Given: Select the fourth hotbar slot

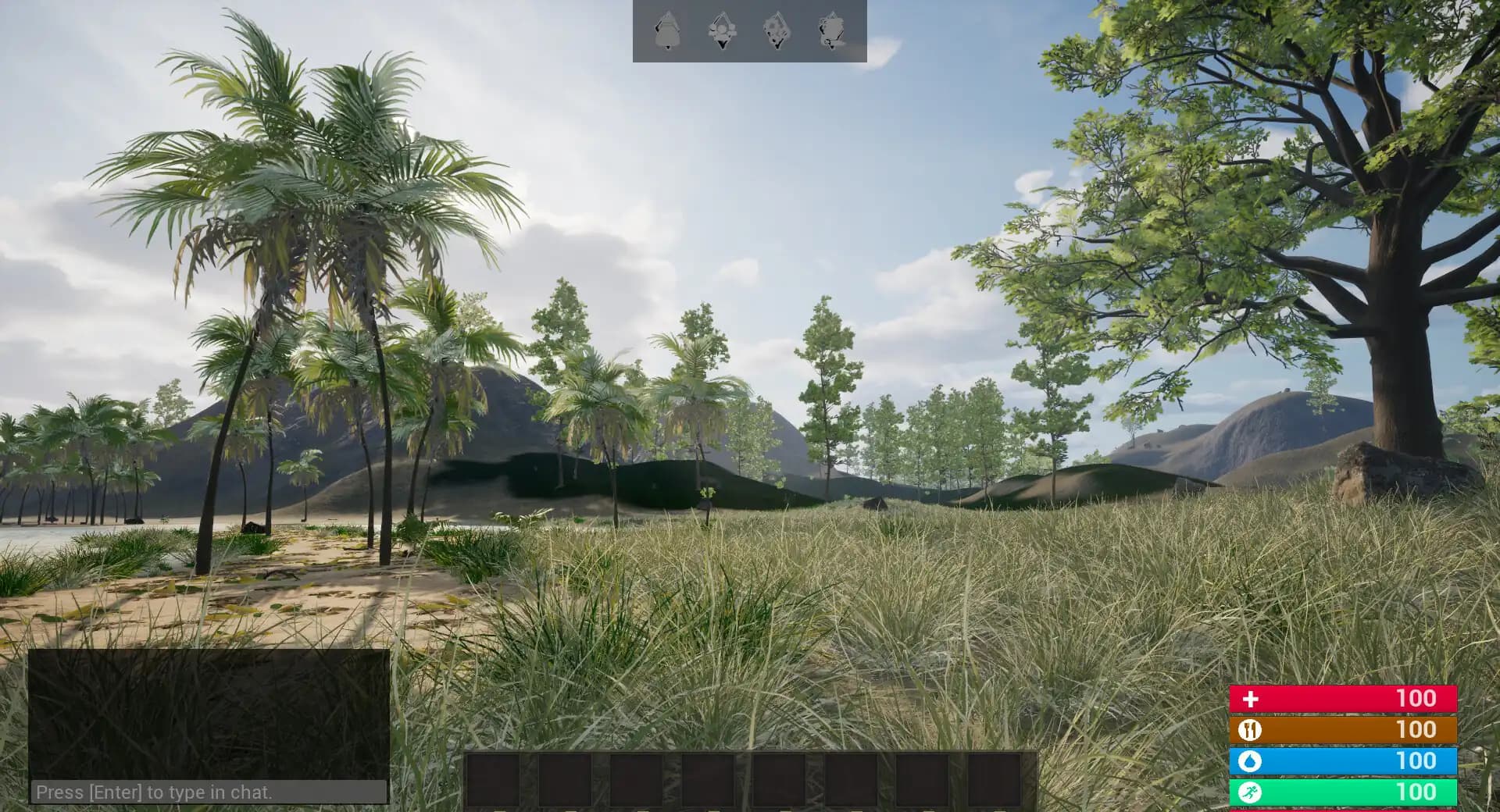Looking at the screenshot, I should pos(706,781).
